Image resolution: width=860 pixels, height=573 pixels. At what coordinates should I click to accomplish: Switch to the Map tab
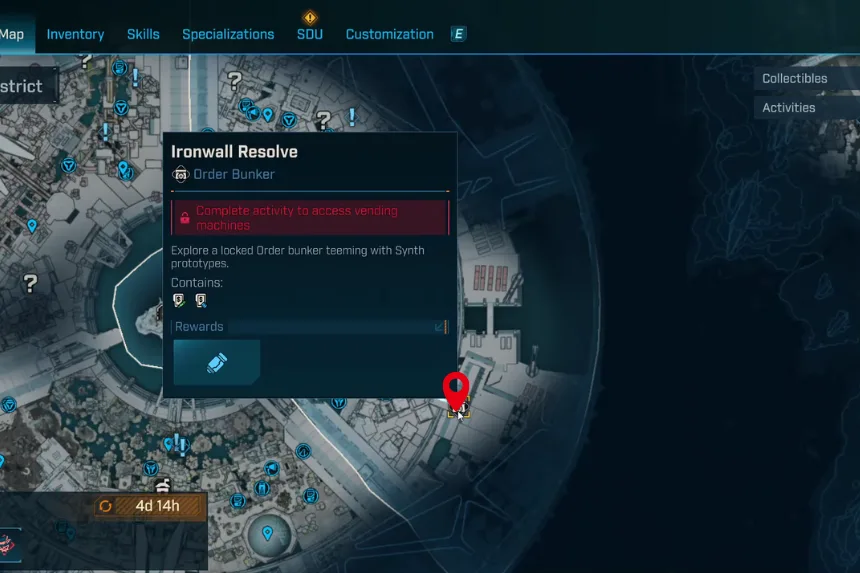point(12,34)
